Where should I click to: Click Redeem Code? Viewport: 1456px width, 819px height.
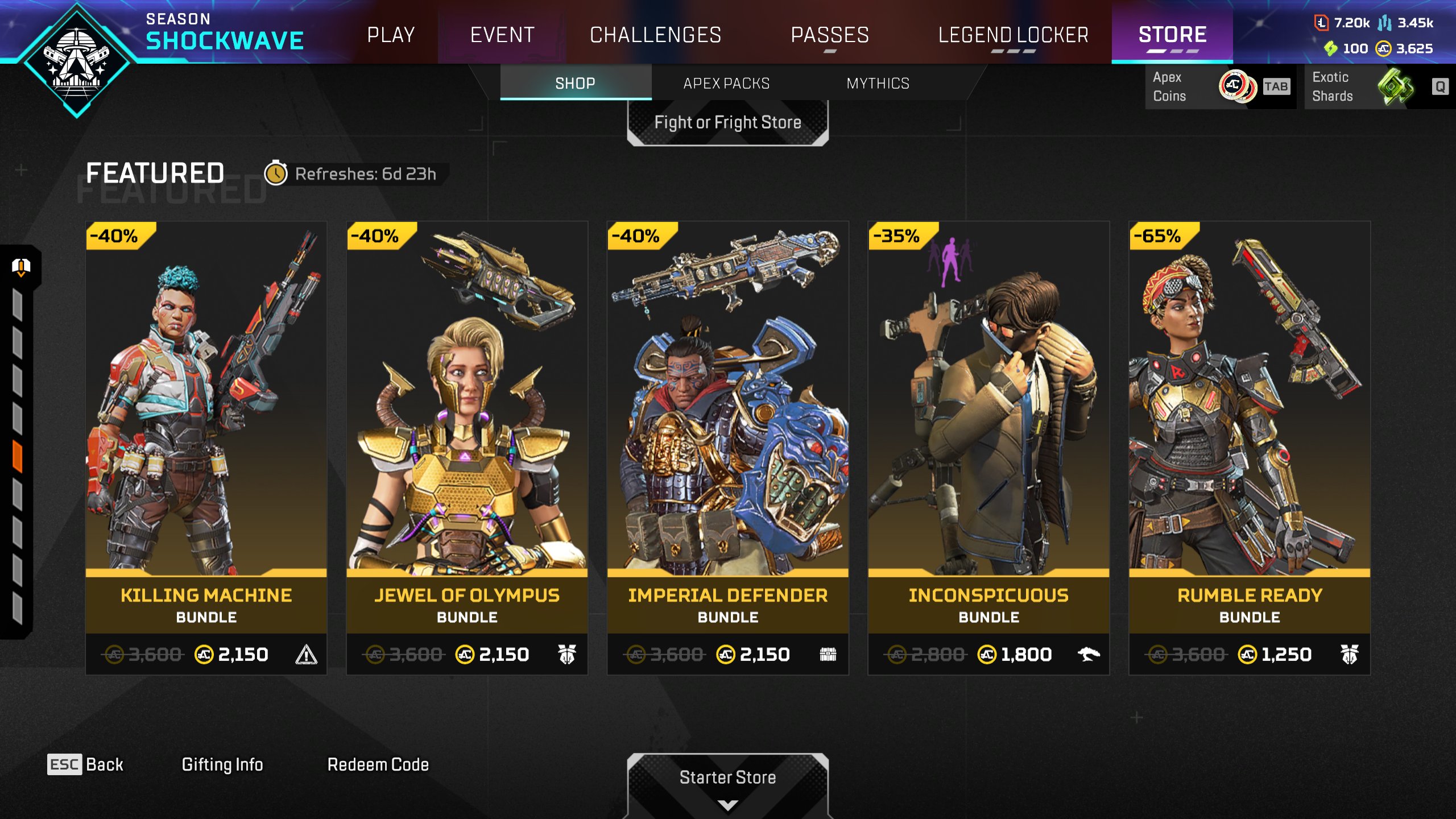tap(378, 764)
